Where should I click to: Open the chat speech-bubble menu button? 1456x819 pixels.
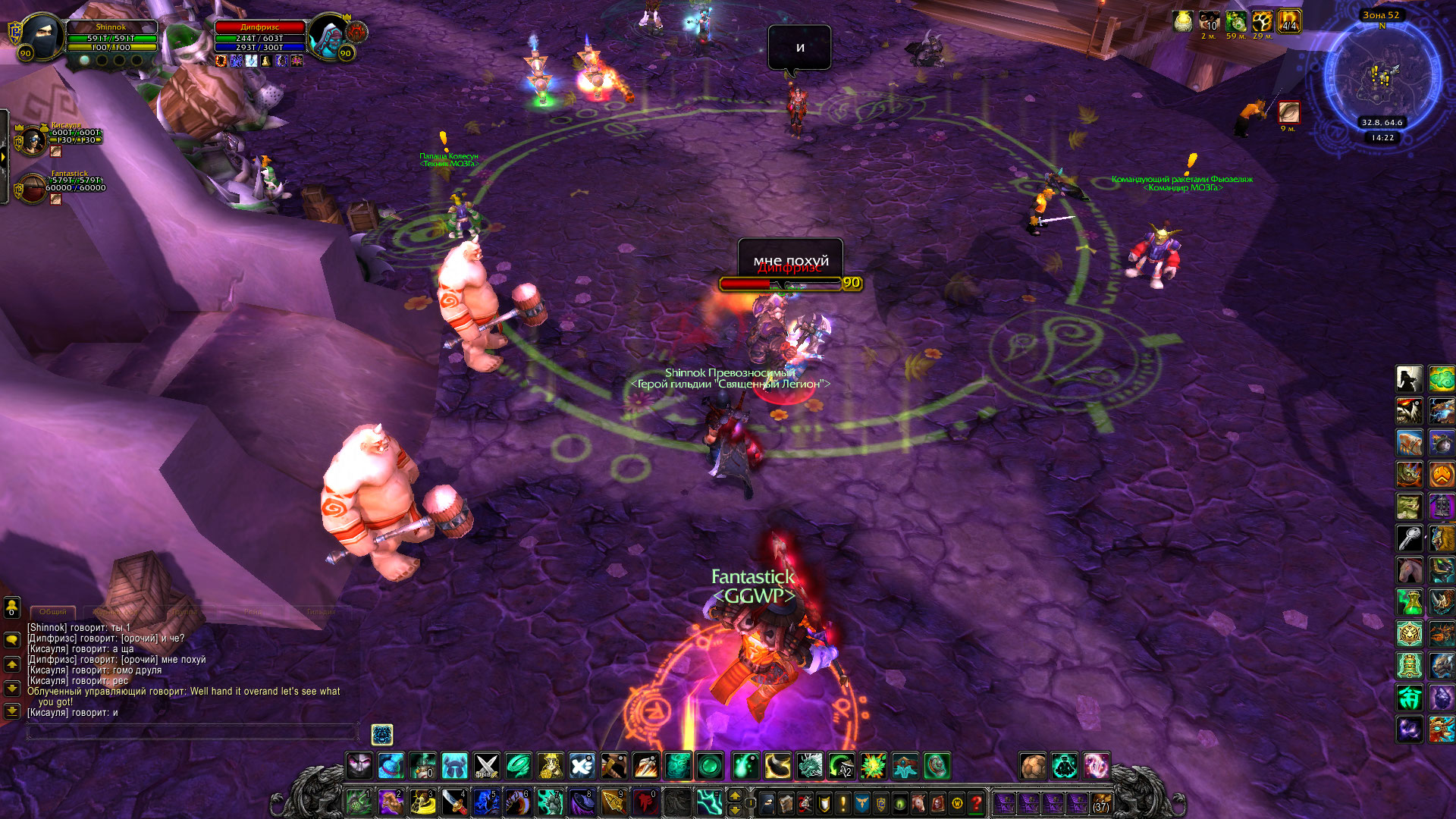point(12,639)
